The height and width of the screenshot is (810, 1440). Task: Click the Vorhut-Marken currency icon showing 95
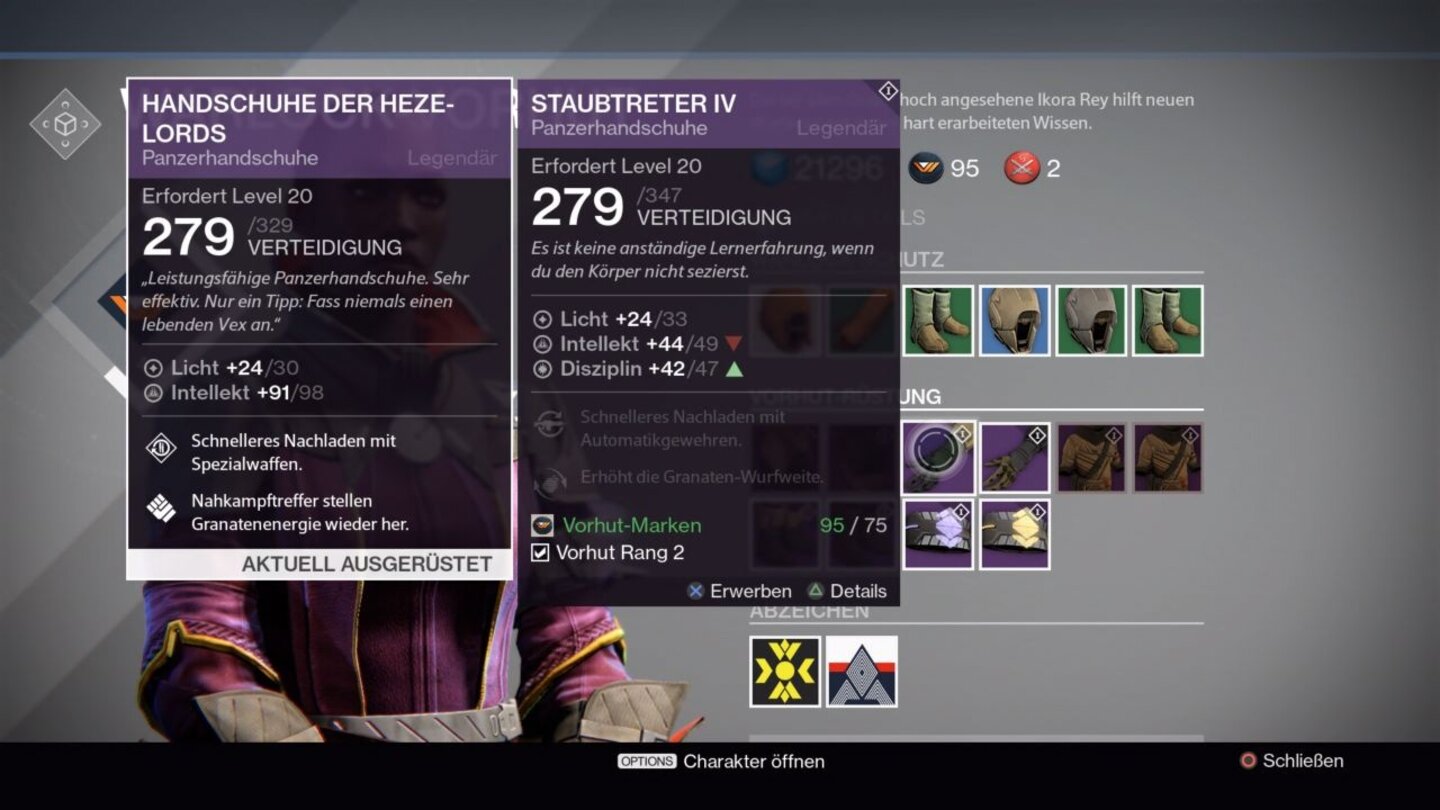click(x=926, y=168)
